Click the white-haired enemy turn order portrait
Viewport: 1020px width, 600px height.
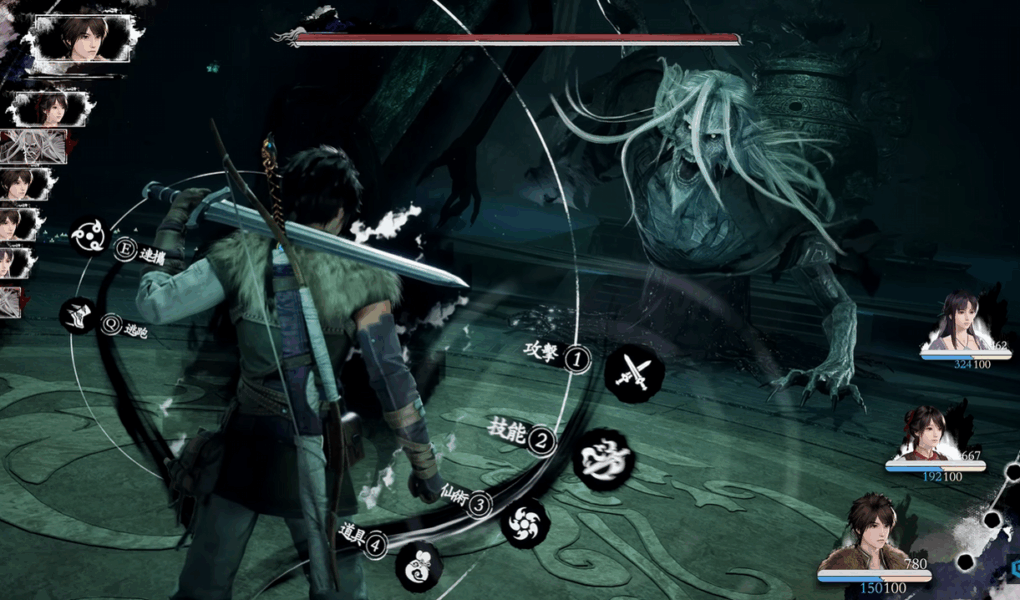[34, 146]
